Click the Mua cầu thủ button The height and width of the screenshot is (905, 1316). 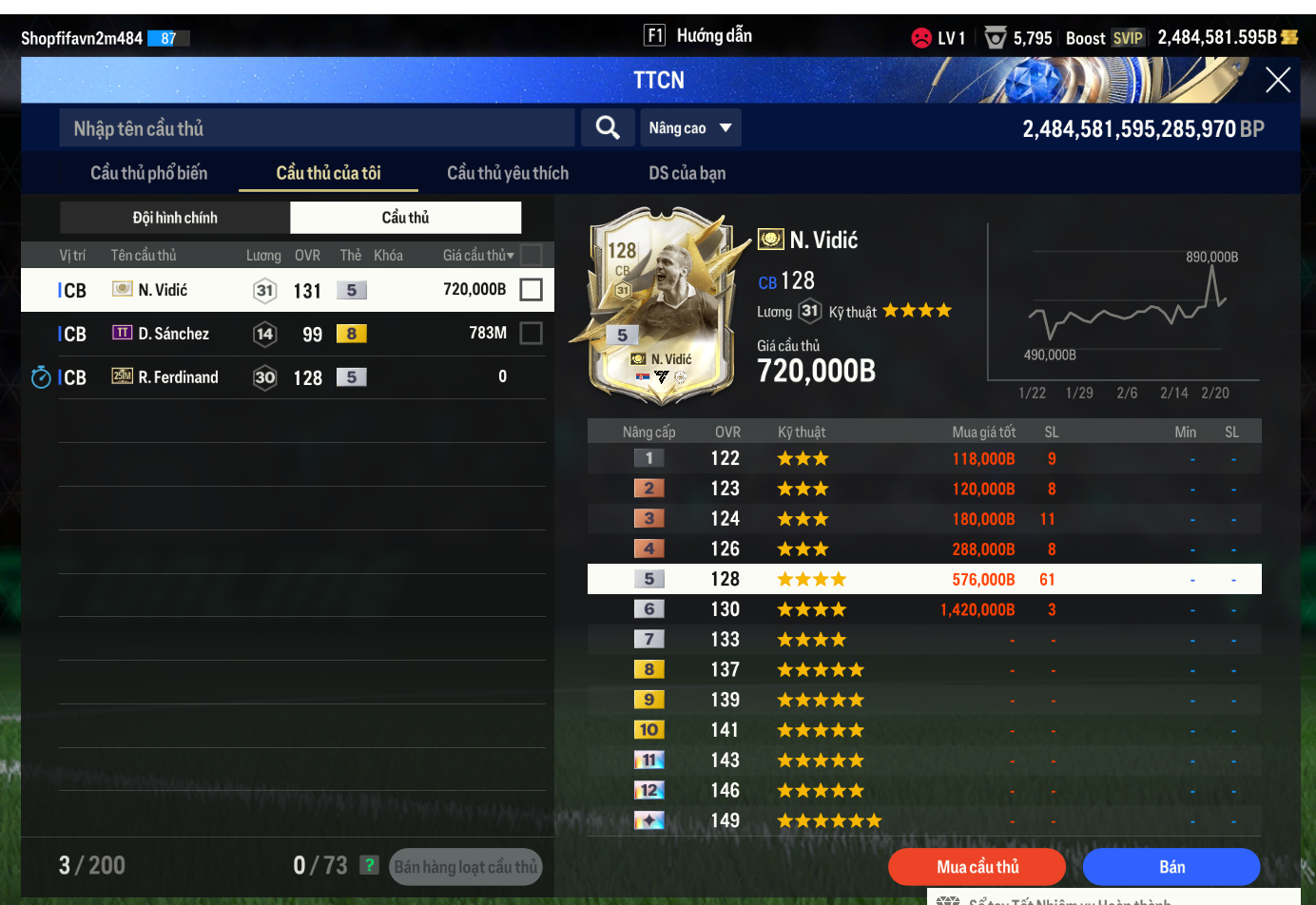pos(977,867)
